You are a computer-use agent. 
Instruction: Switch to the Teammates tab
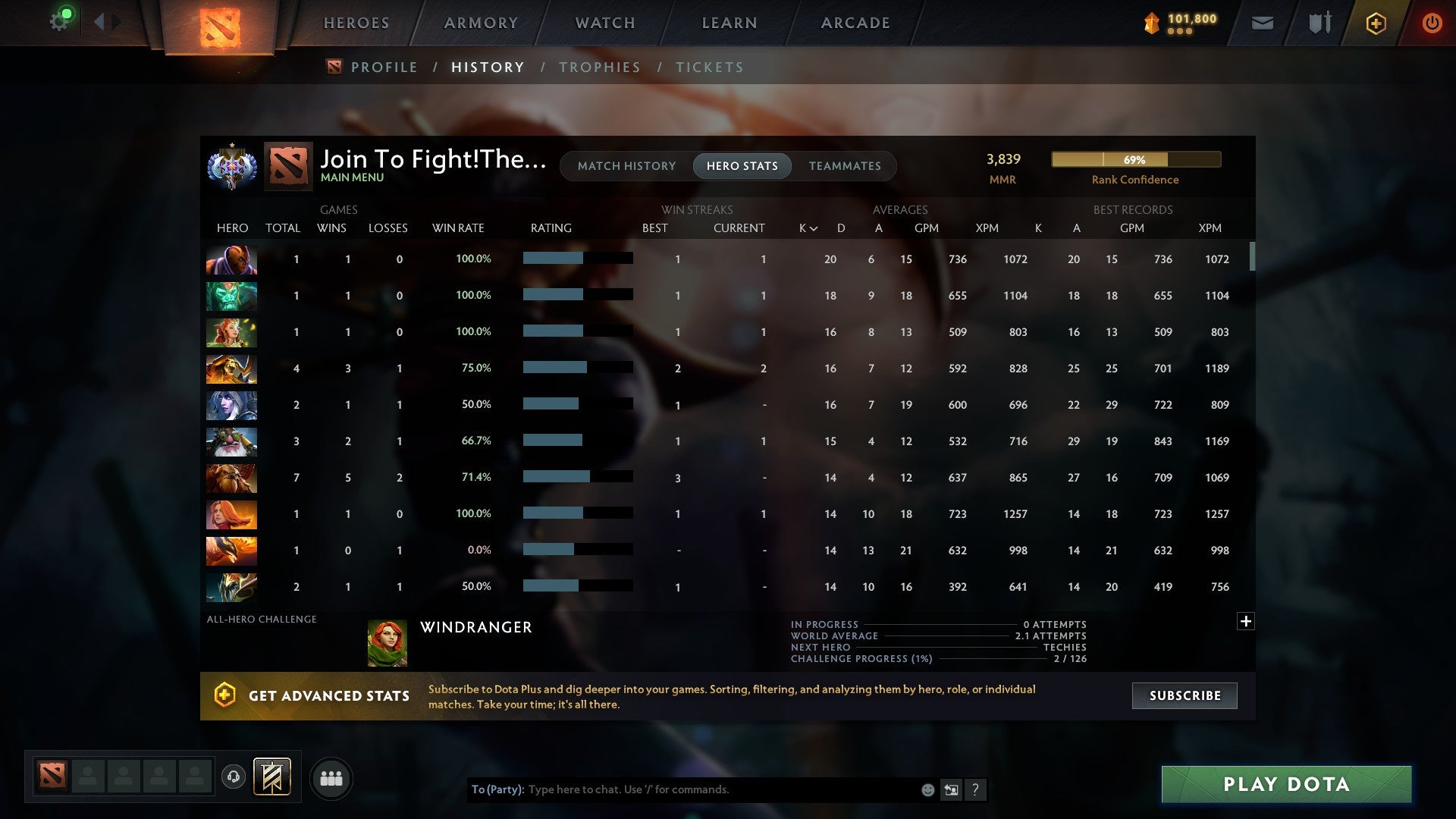(x=844, y=165)
